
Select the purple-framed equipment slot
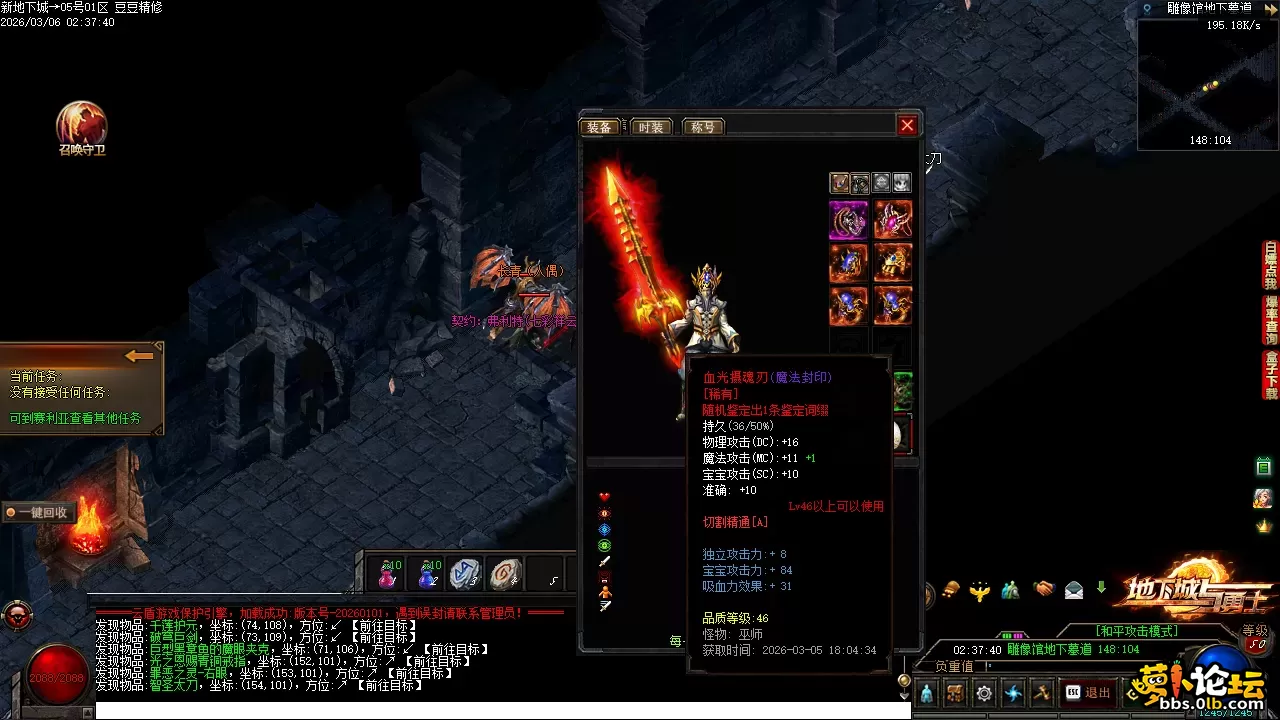click(848, 220)
